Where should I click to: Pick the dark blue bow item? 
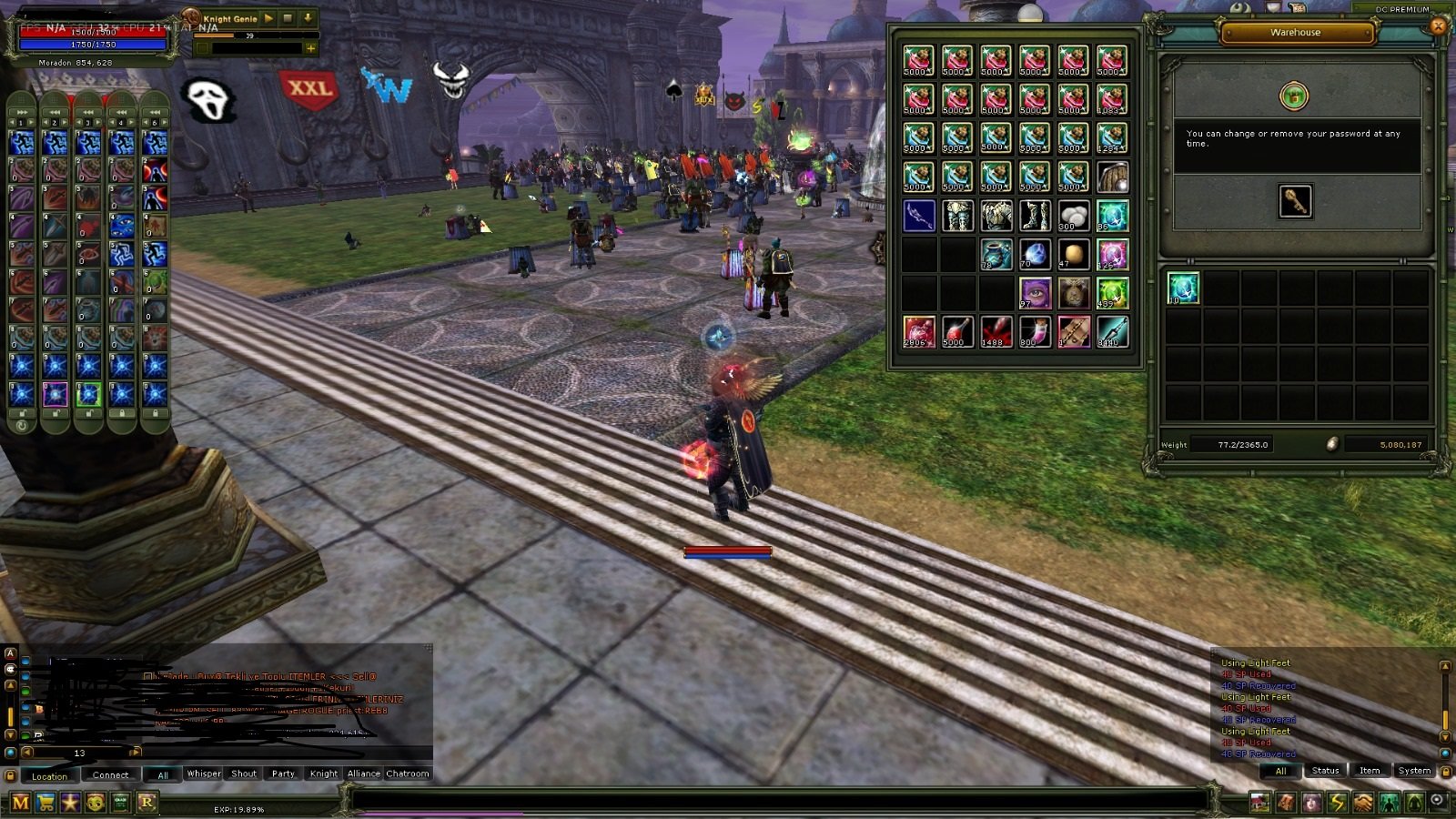pos(919,216)
